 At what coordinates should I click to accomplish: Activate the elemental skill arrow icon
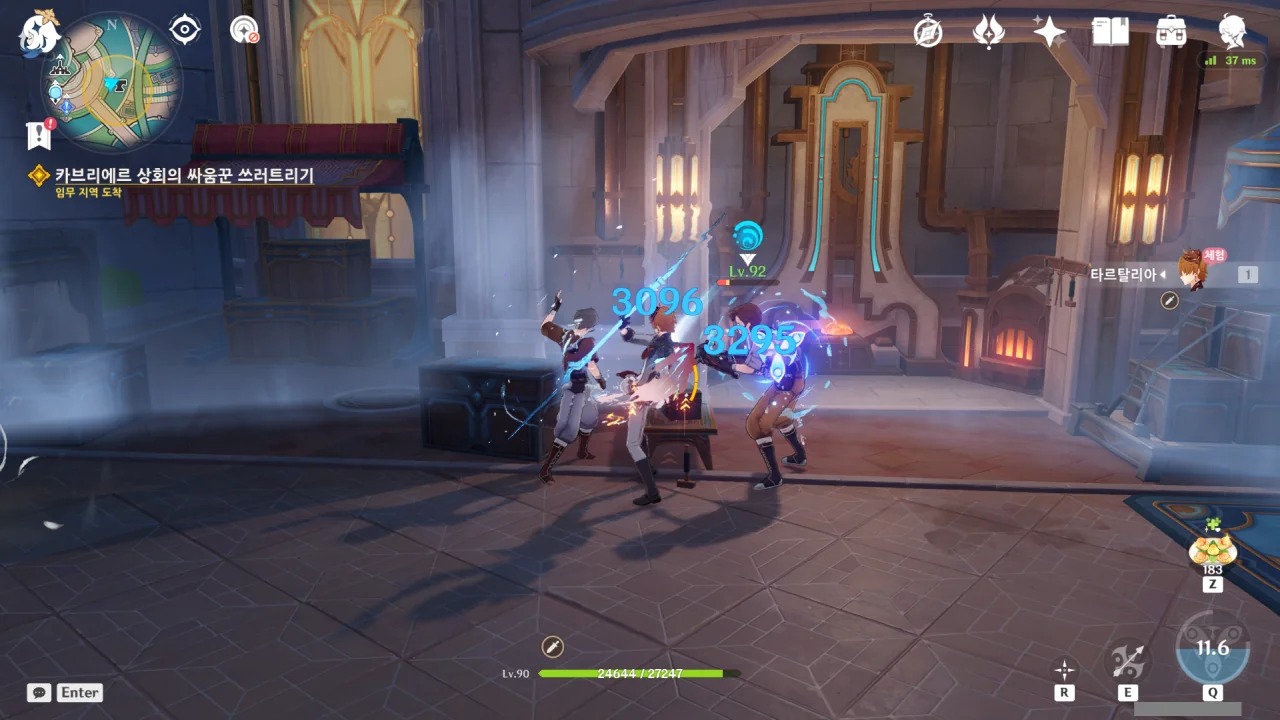coord(1127,660)
